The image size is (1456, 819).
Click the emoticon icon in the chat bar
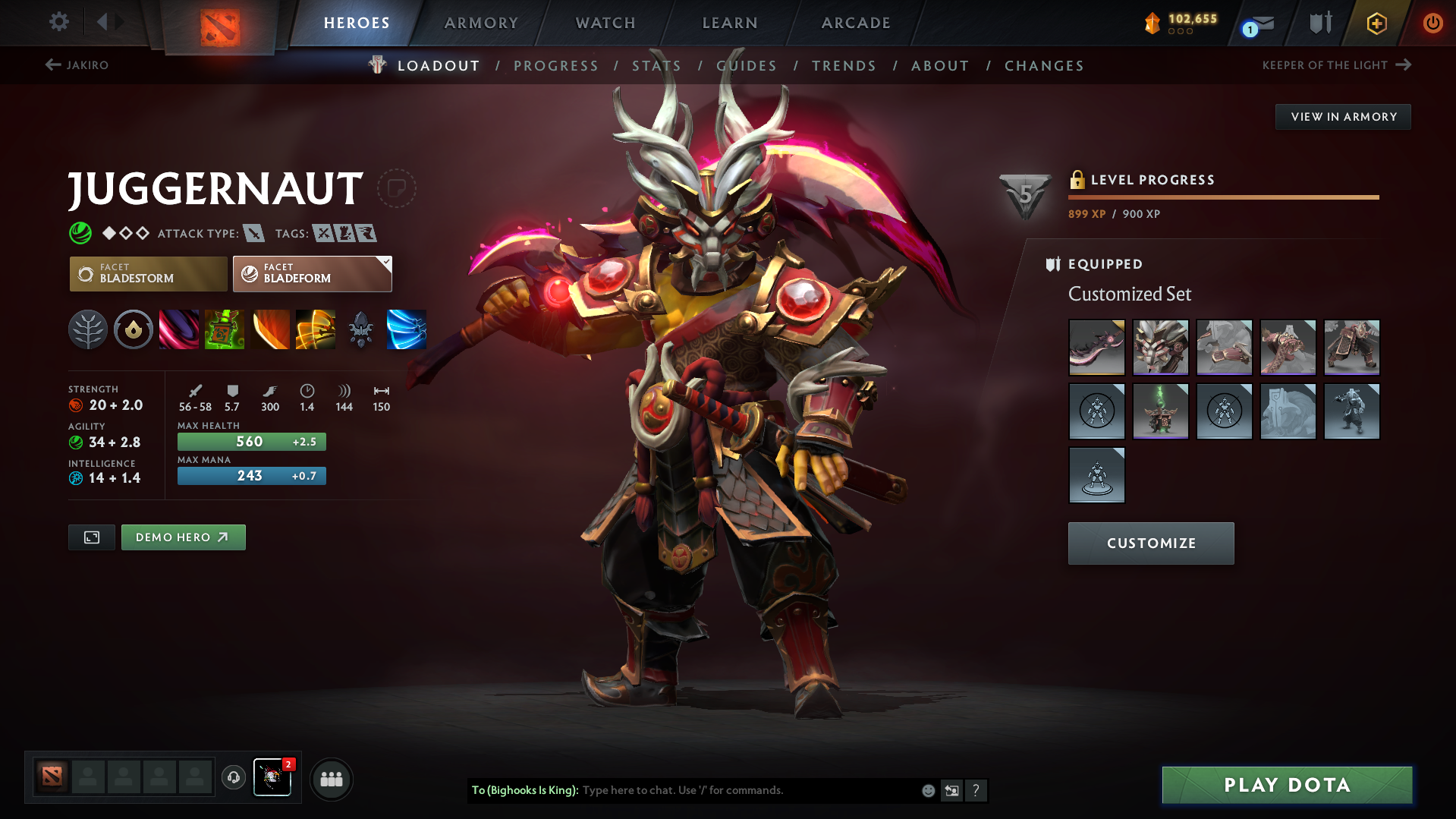pyautogui.click(x=928, y=790)
